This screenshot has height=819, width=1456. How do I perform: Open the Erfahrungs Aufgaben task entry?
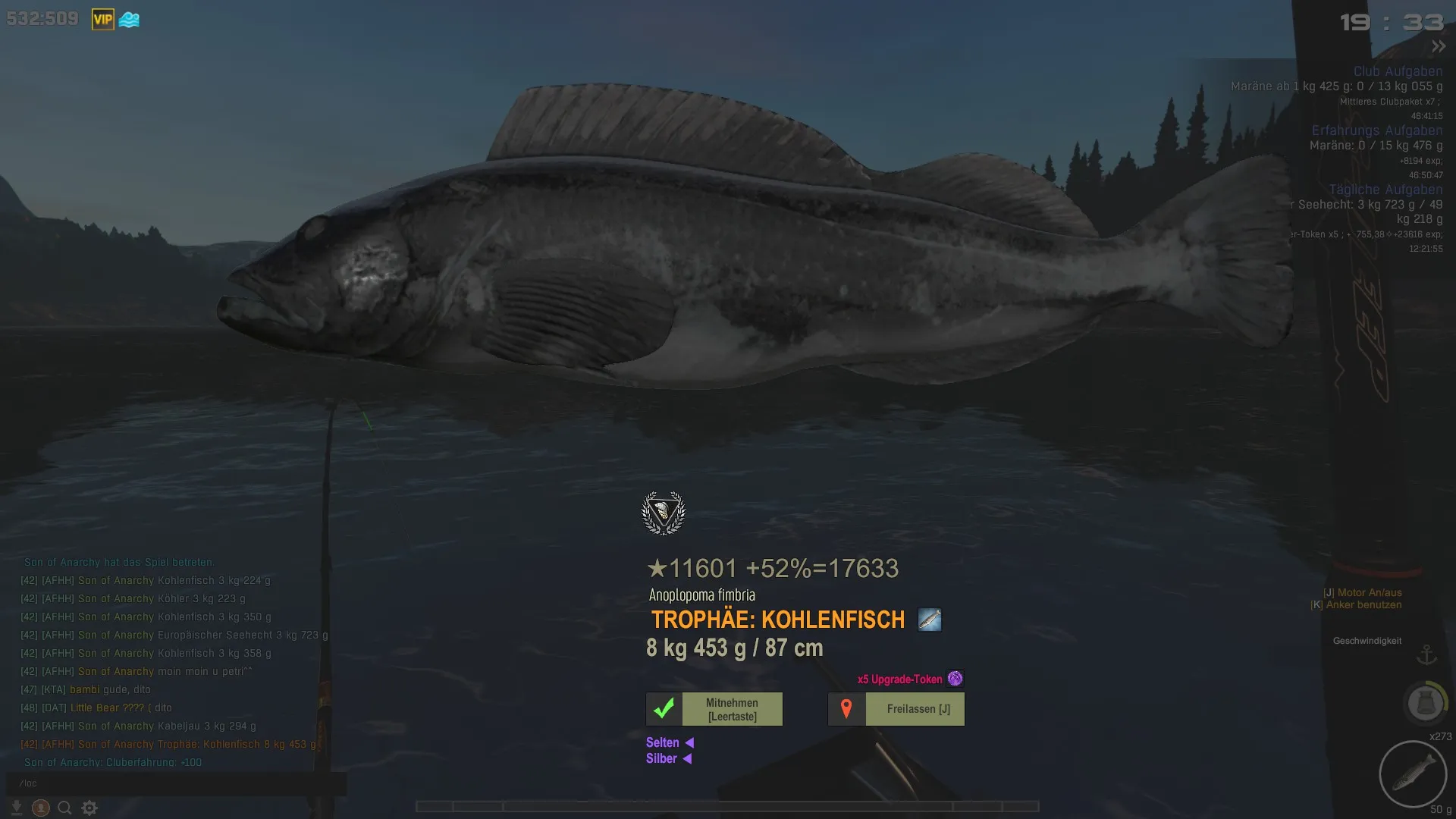(1376, 130)
